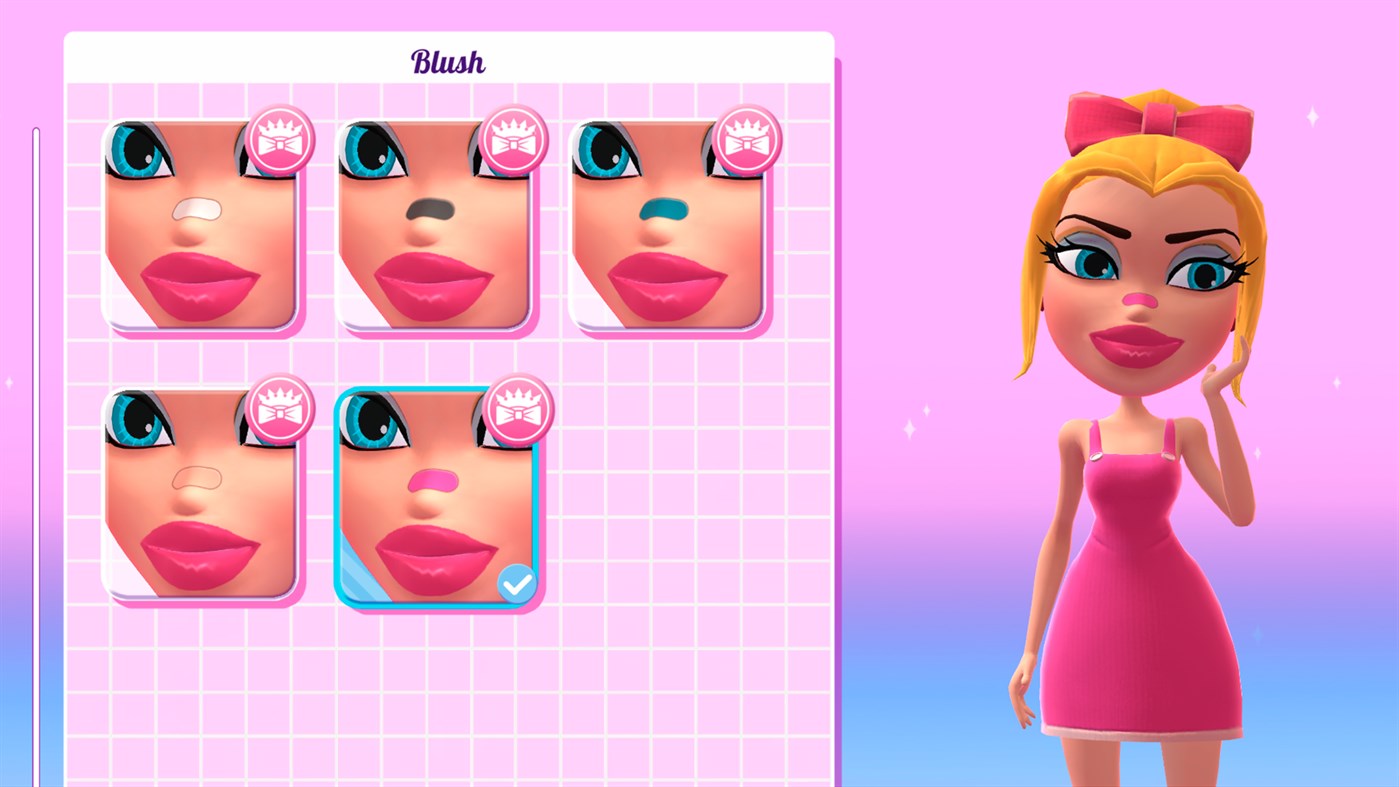Apply the nude blush from the bottom row
This screenshot has width=1399, height=787.
pos(203,500)
